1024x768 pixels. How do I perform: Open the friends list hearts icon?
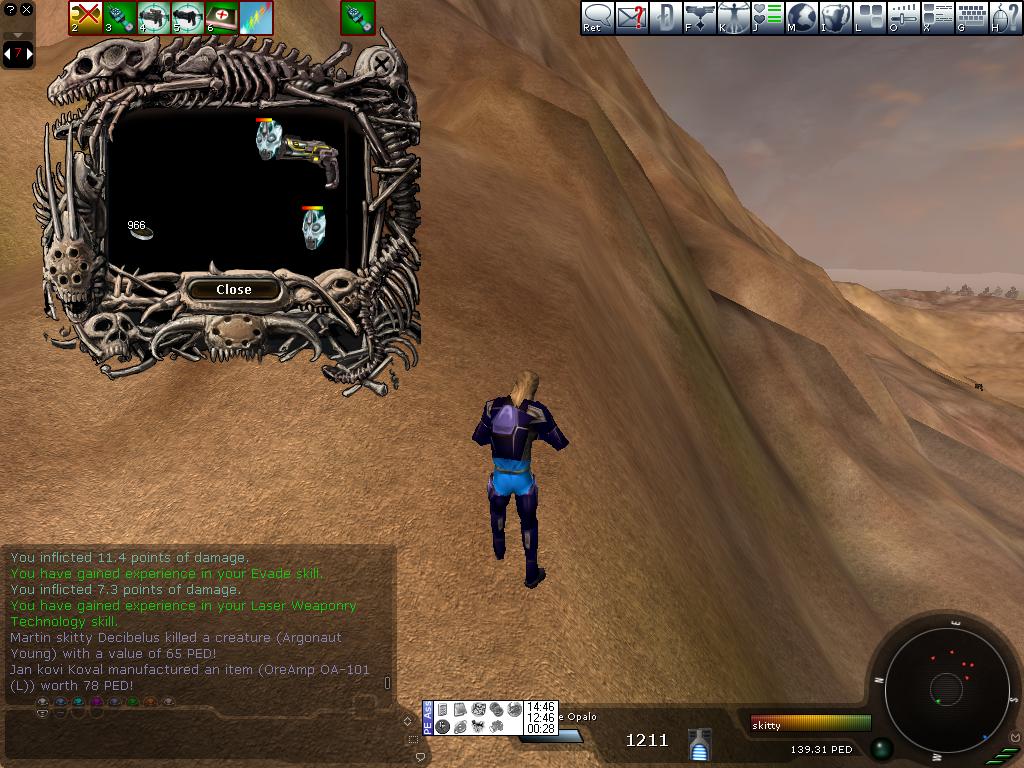coord(768,17)
